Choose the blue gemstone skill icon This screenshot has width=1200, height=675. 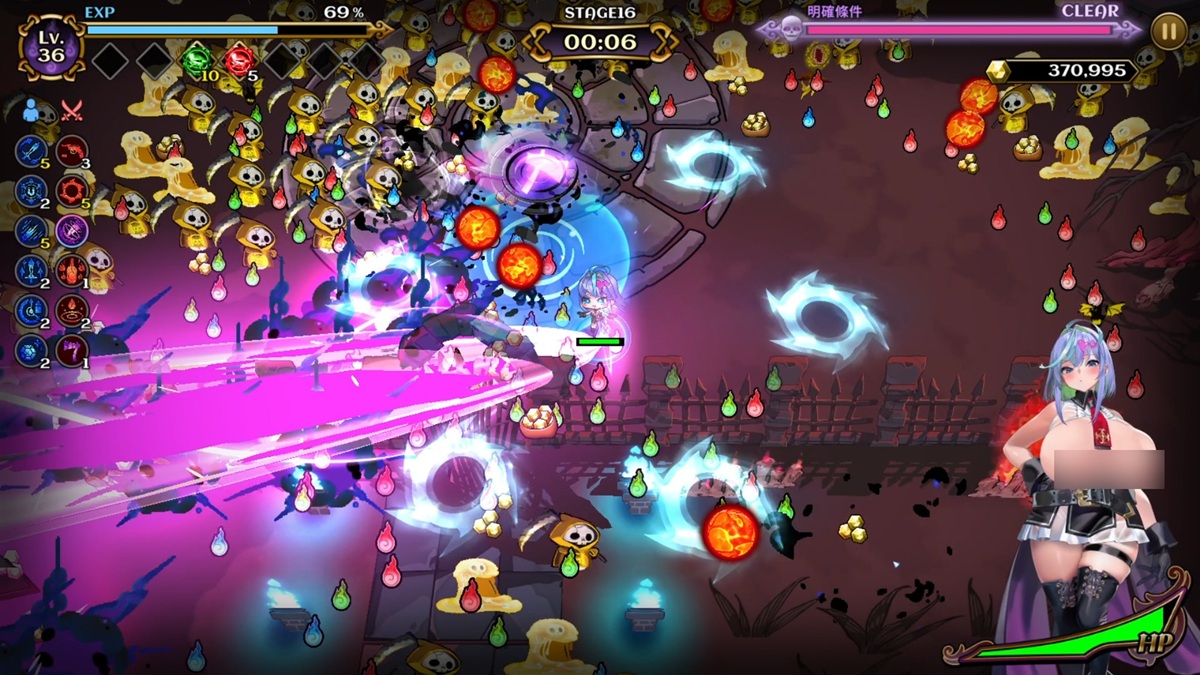tap(31, 350)
